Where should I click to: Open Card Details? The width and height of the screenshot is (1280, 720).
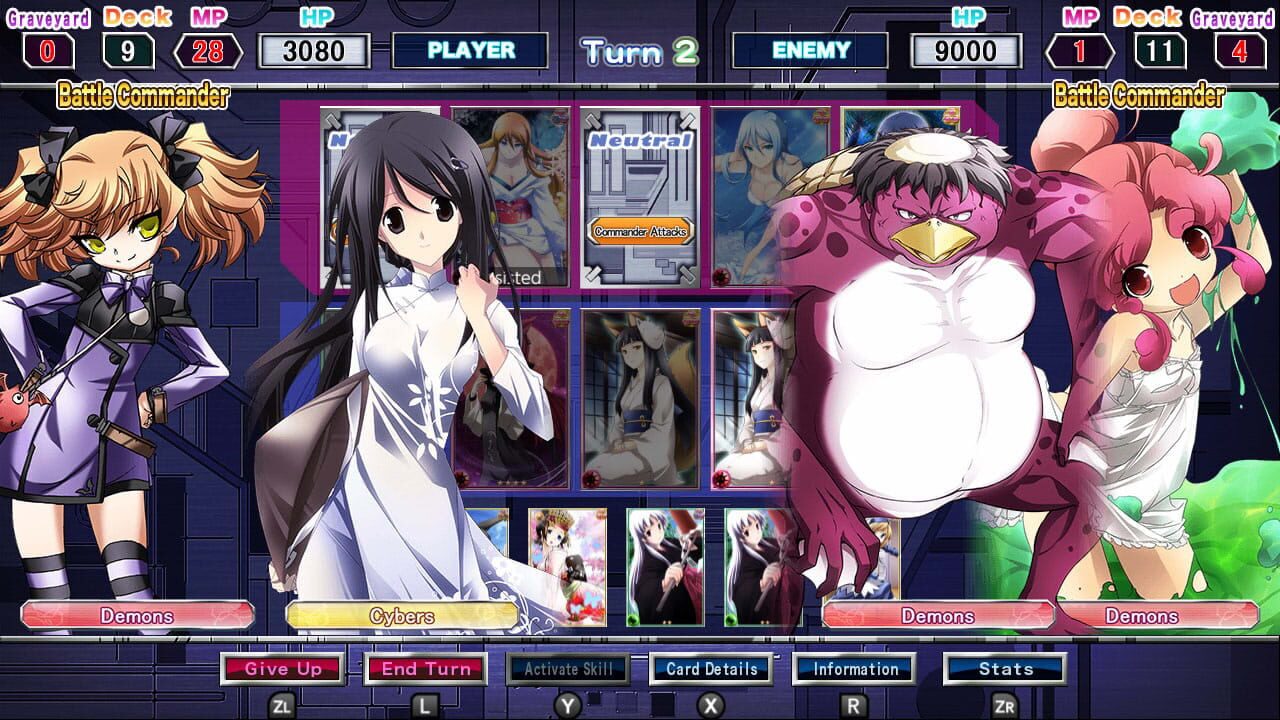[x=712, y=670]
